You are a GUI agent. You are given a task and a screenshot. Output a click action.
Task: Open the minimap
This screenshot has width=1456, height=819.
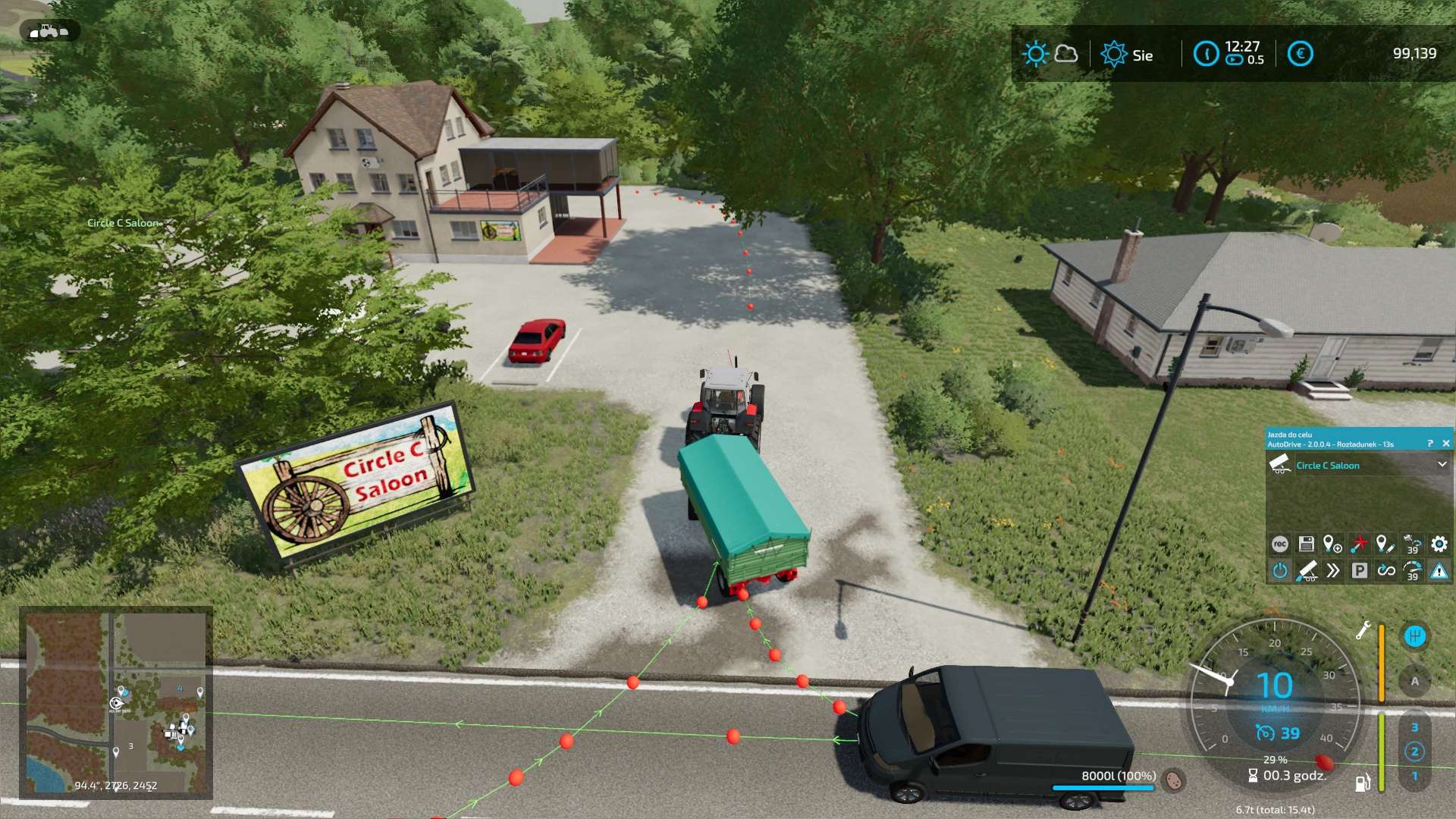(116, 703)
